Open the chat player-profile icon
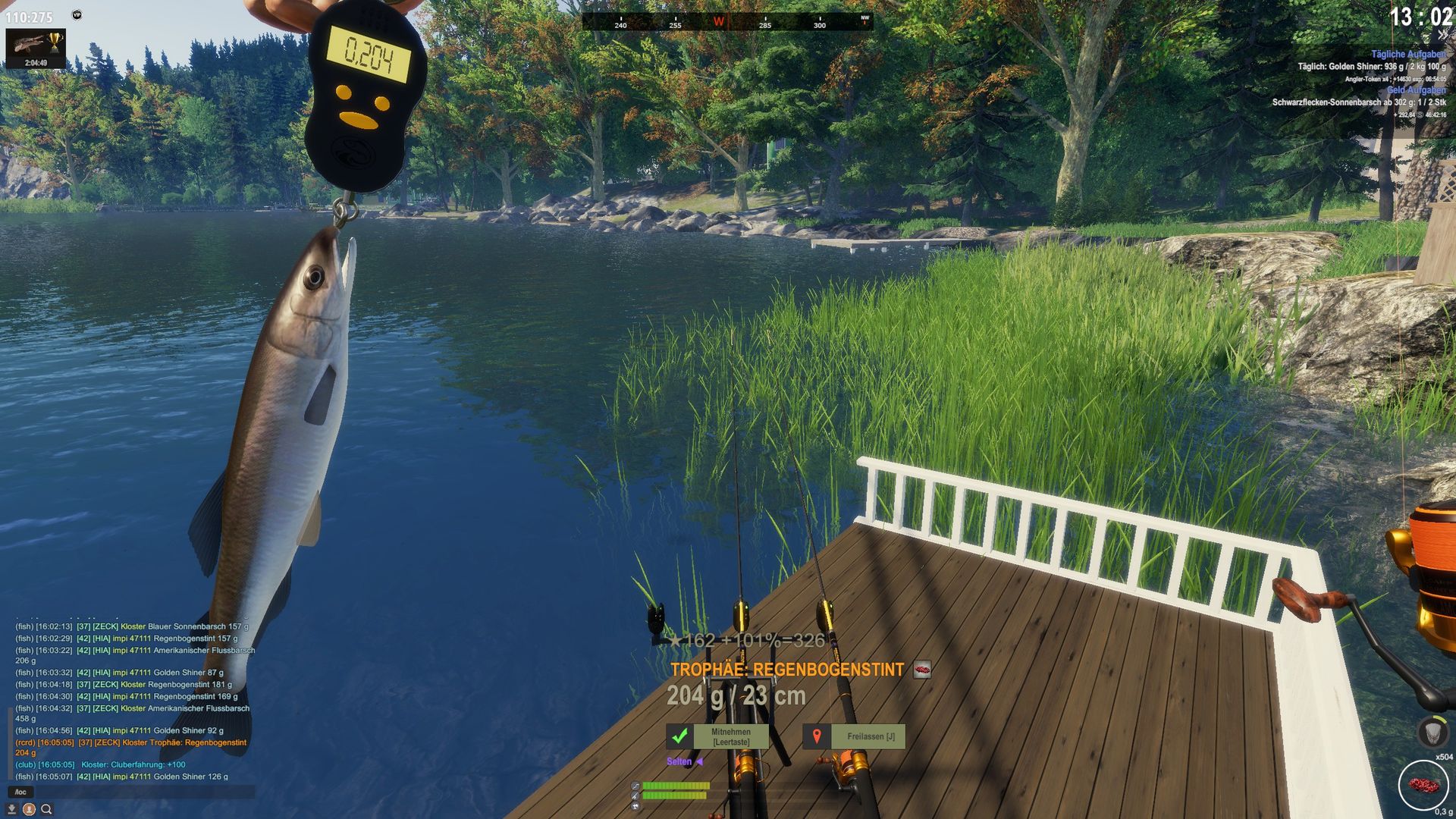The width and height of the screenshot is (1456, 819). coord(29,809)
